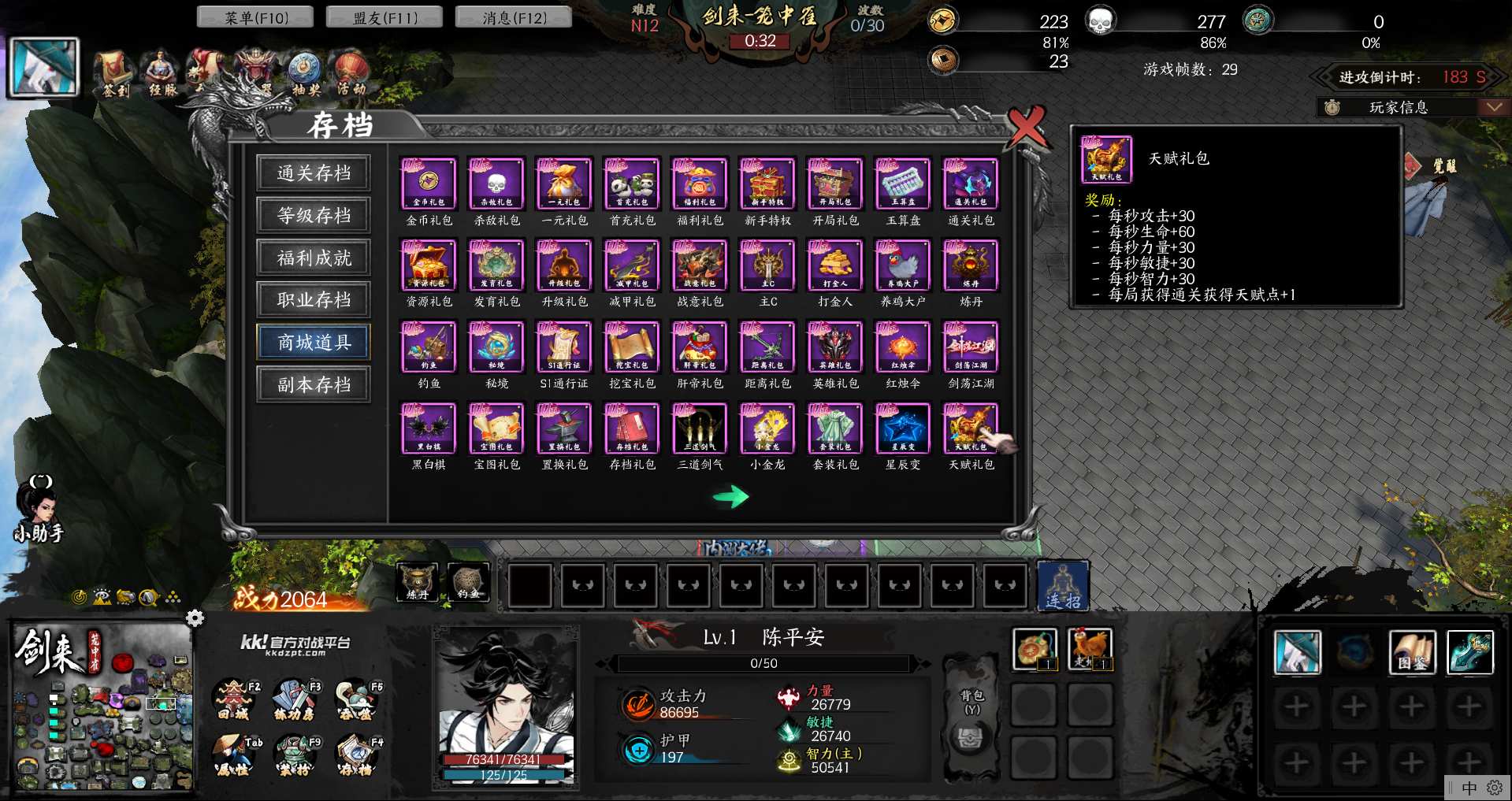Select the 商城道具 tab
The width and height of the screenshot is (1512, 801).
(314, 343)
